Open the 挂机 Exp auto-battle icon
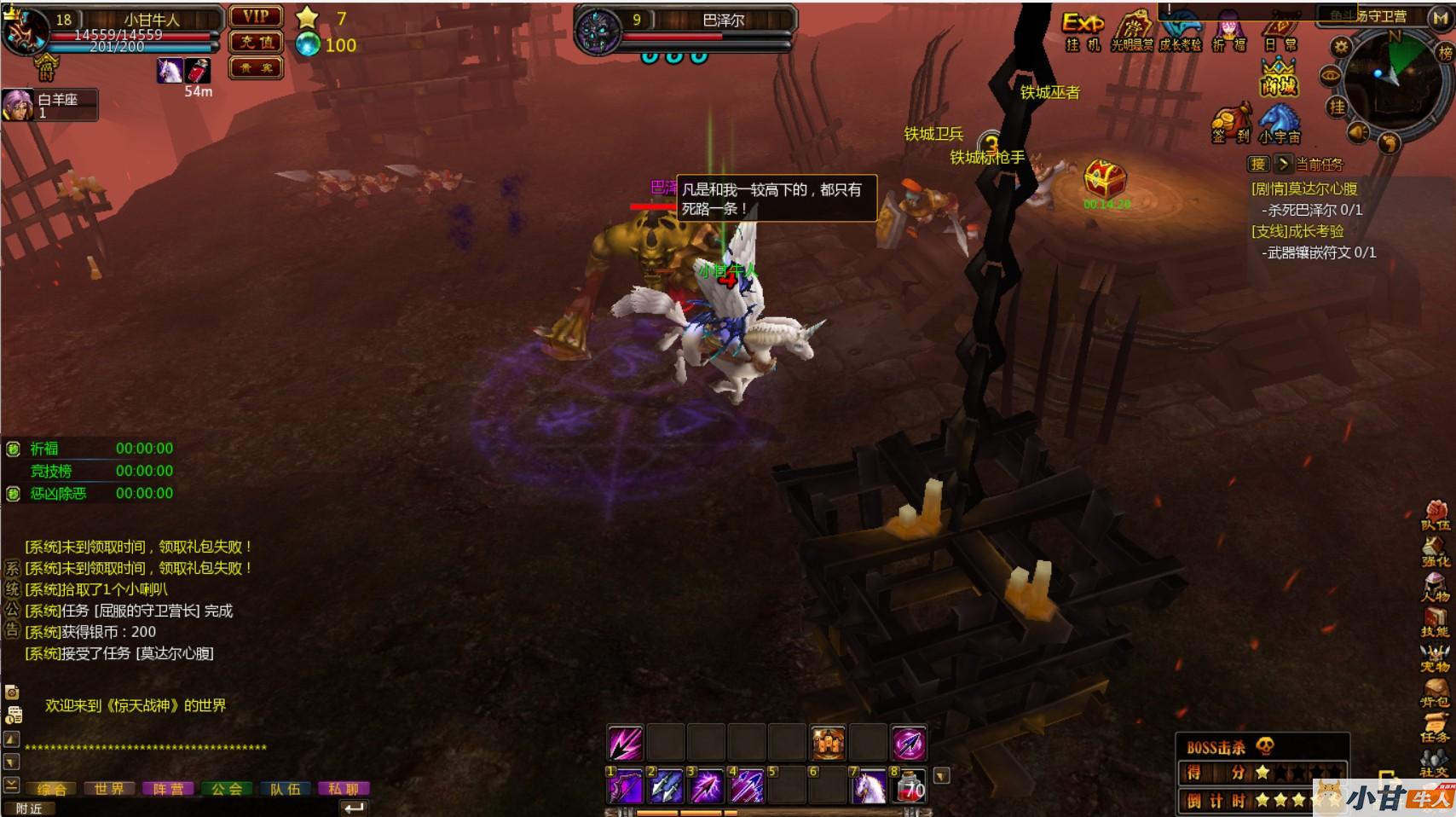Image resolution: width=1456 pixels, height=817 pixels. coord(1082,31)
